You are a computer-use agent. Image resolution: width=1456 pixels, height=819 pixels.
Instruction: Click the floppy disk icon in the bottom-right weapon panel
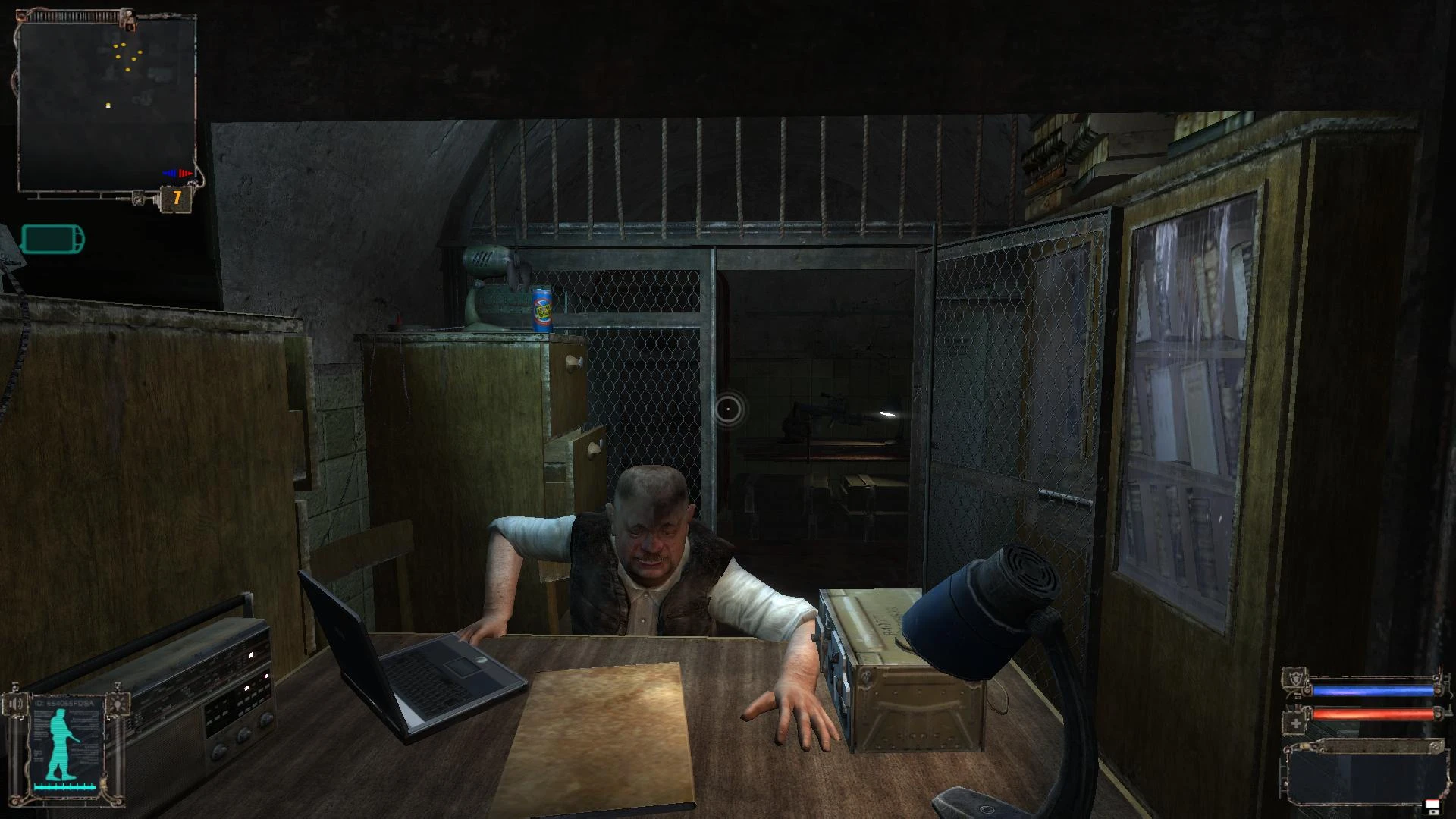(x=1432, y=806)
